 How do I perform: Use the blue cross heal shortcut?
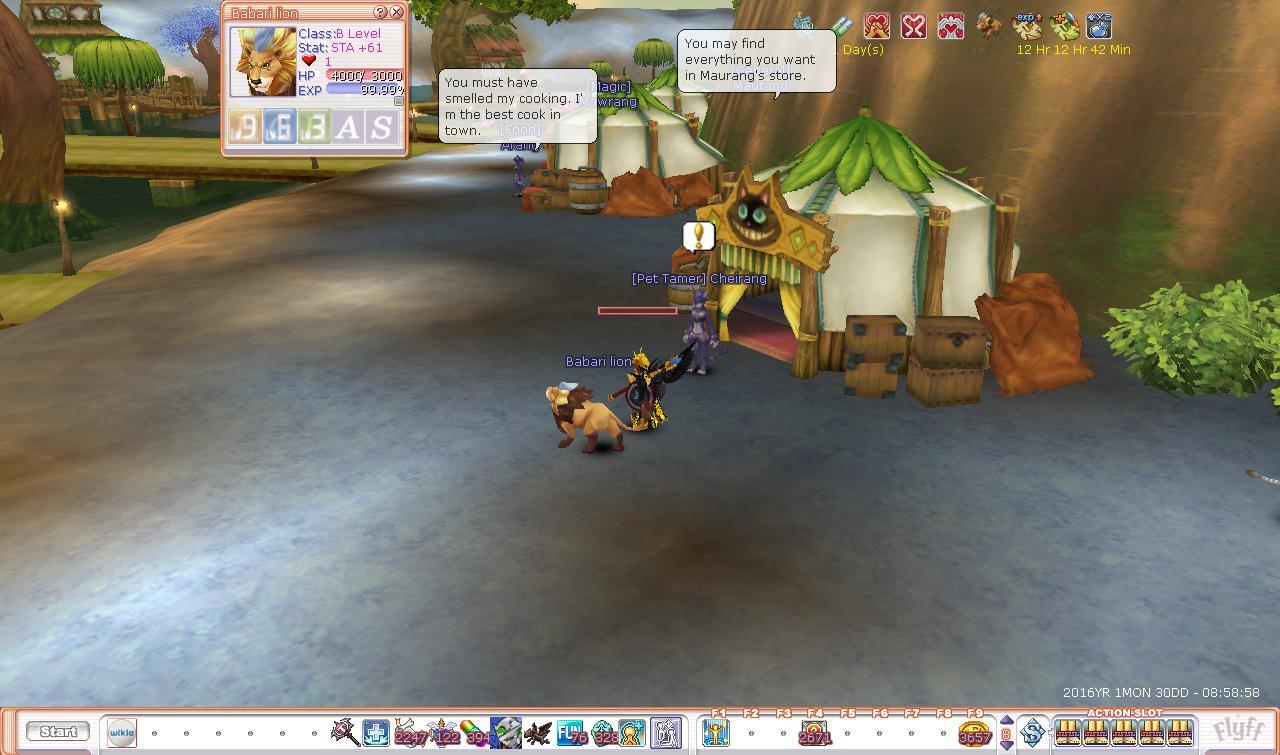coord(376,732)
